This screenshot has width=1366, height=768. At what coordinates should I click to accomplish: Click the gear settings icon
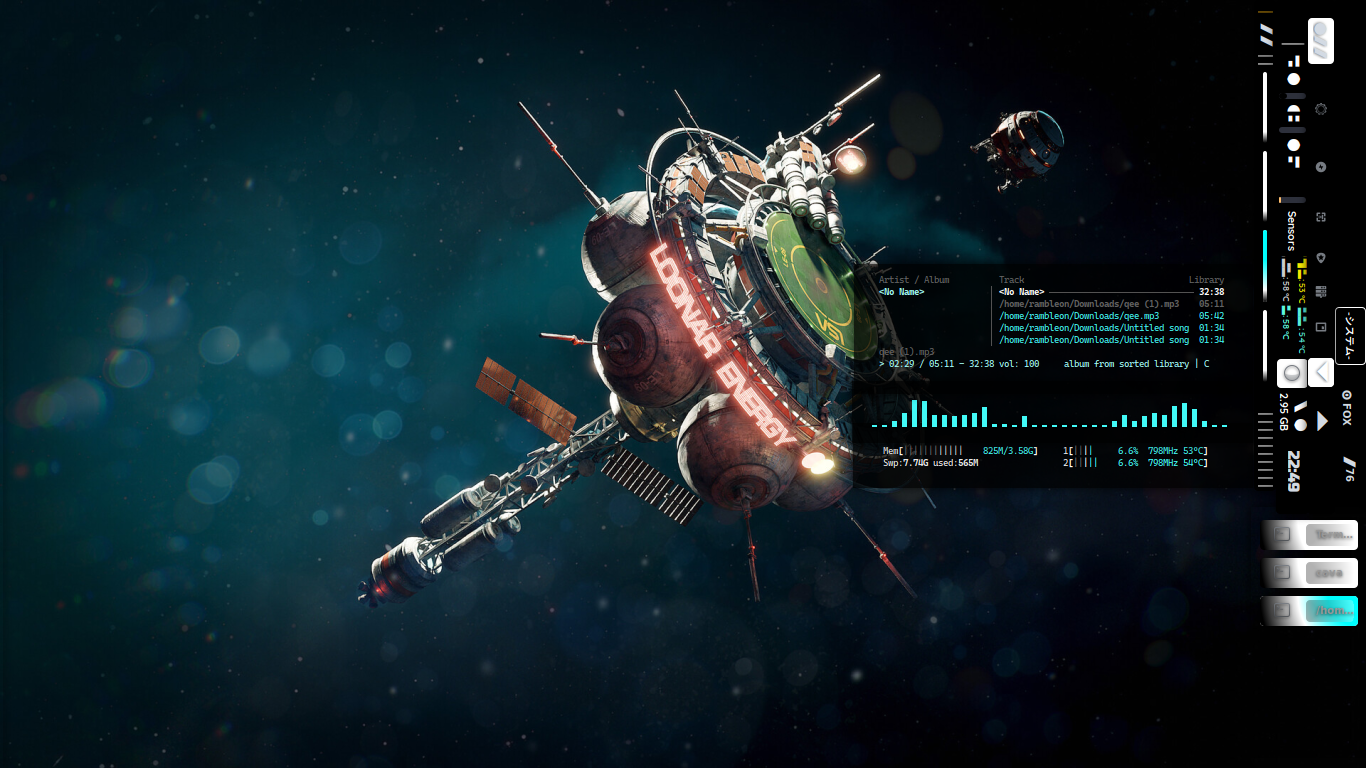(x=1321, y=109)
